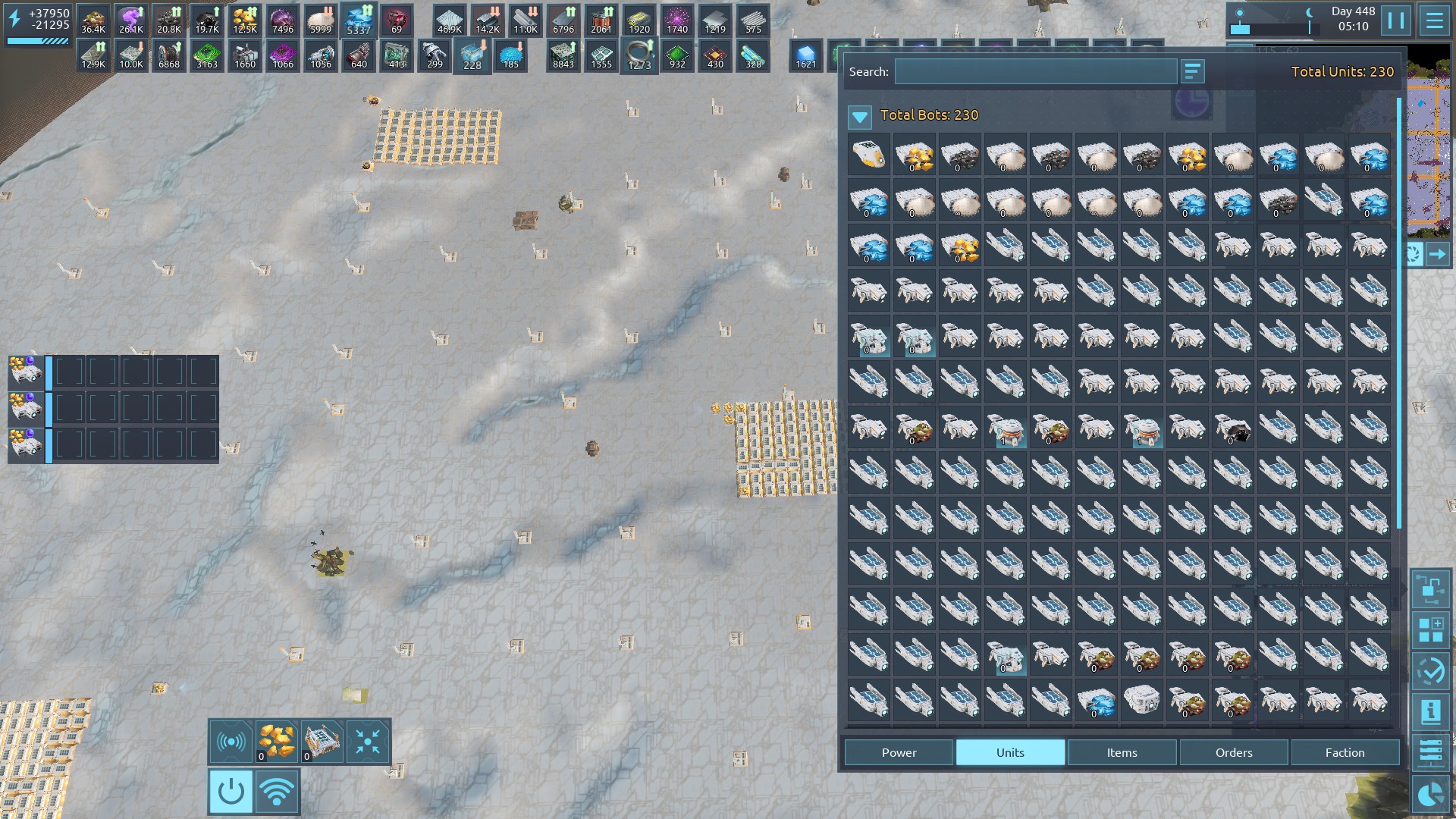
Task: Show the Orders tab
Action: (x=1234, y=752)
